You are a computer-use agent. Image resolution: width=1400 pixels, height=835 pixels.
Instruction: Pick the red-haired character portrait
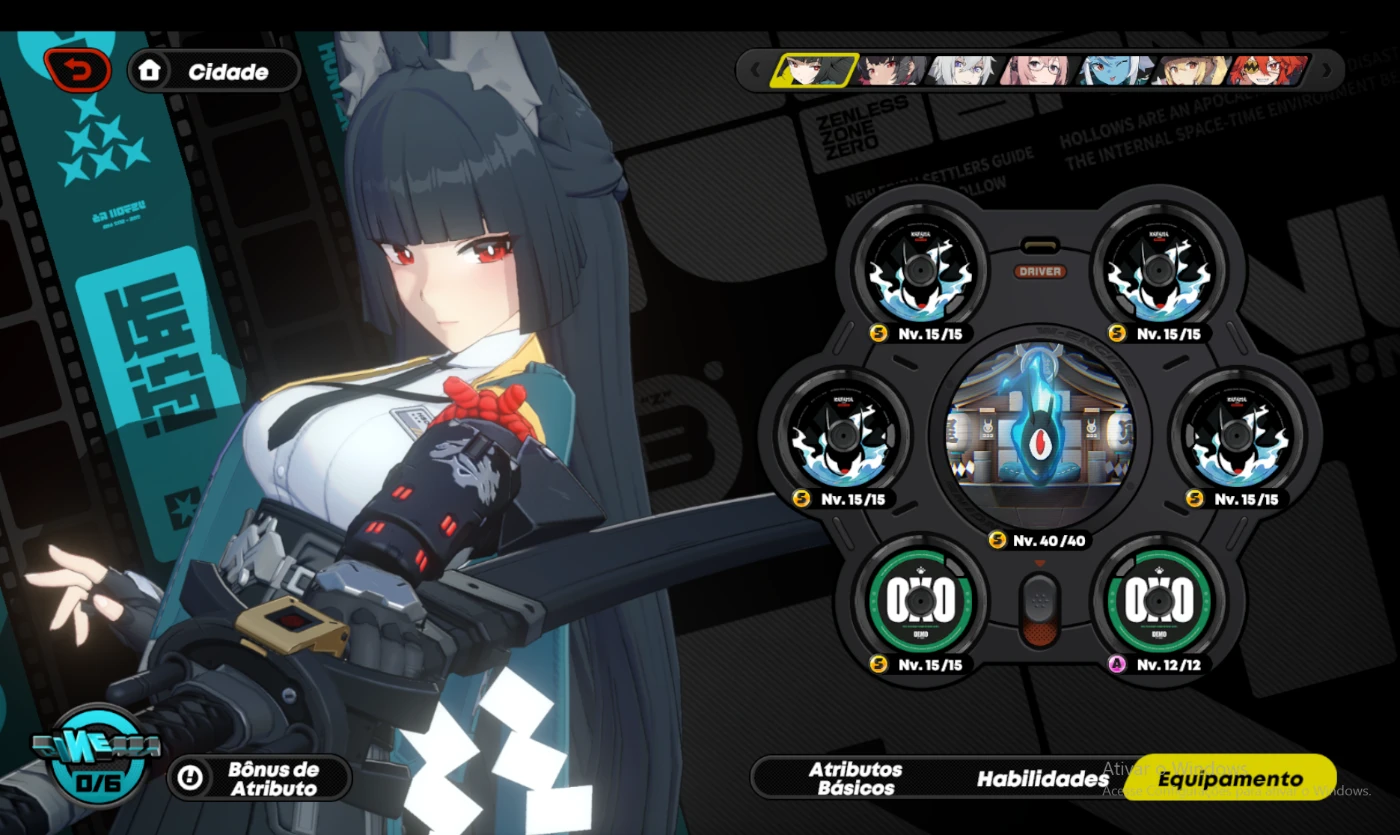(x=1266, y=70)
